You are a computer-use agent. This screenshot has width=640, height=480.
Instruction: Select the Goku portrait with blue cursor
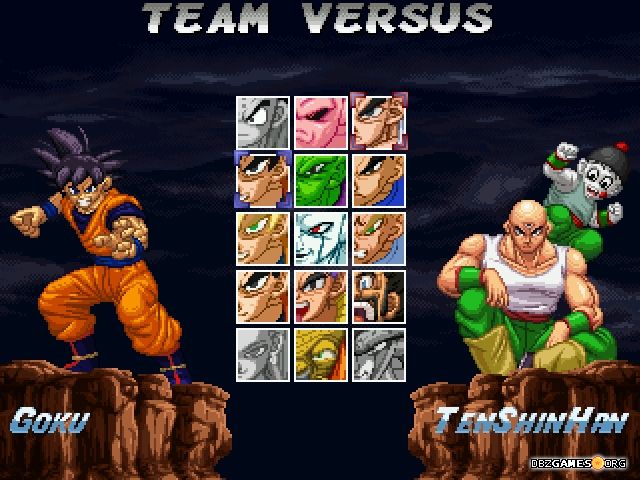click(x=263, y=180)
